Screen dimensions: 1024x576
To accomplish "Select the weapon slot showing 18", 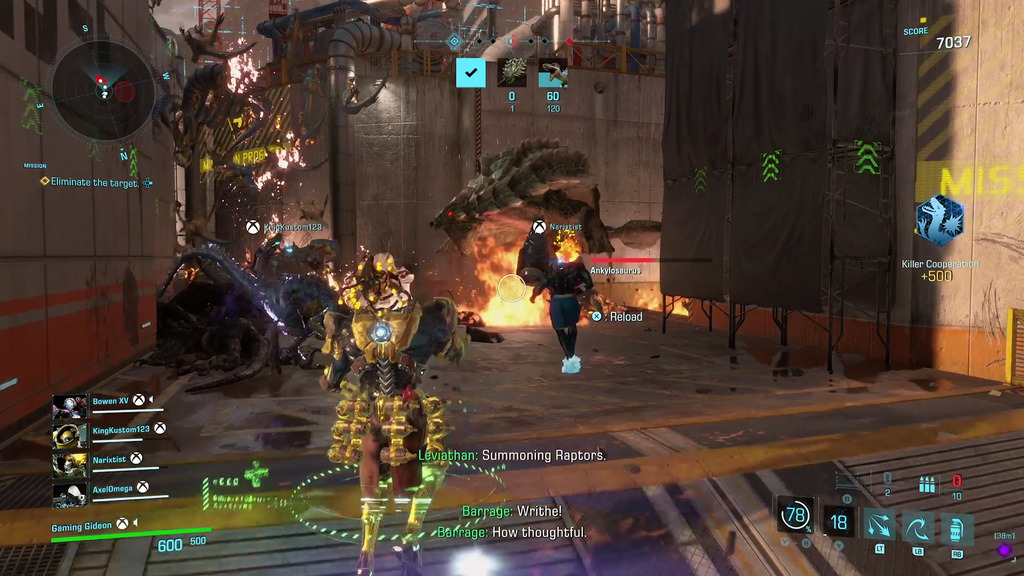I will 838,522.
